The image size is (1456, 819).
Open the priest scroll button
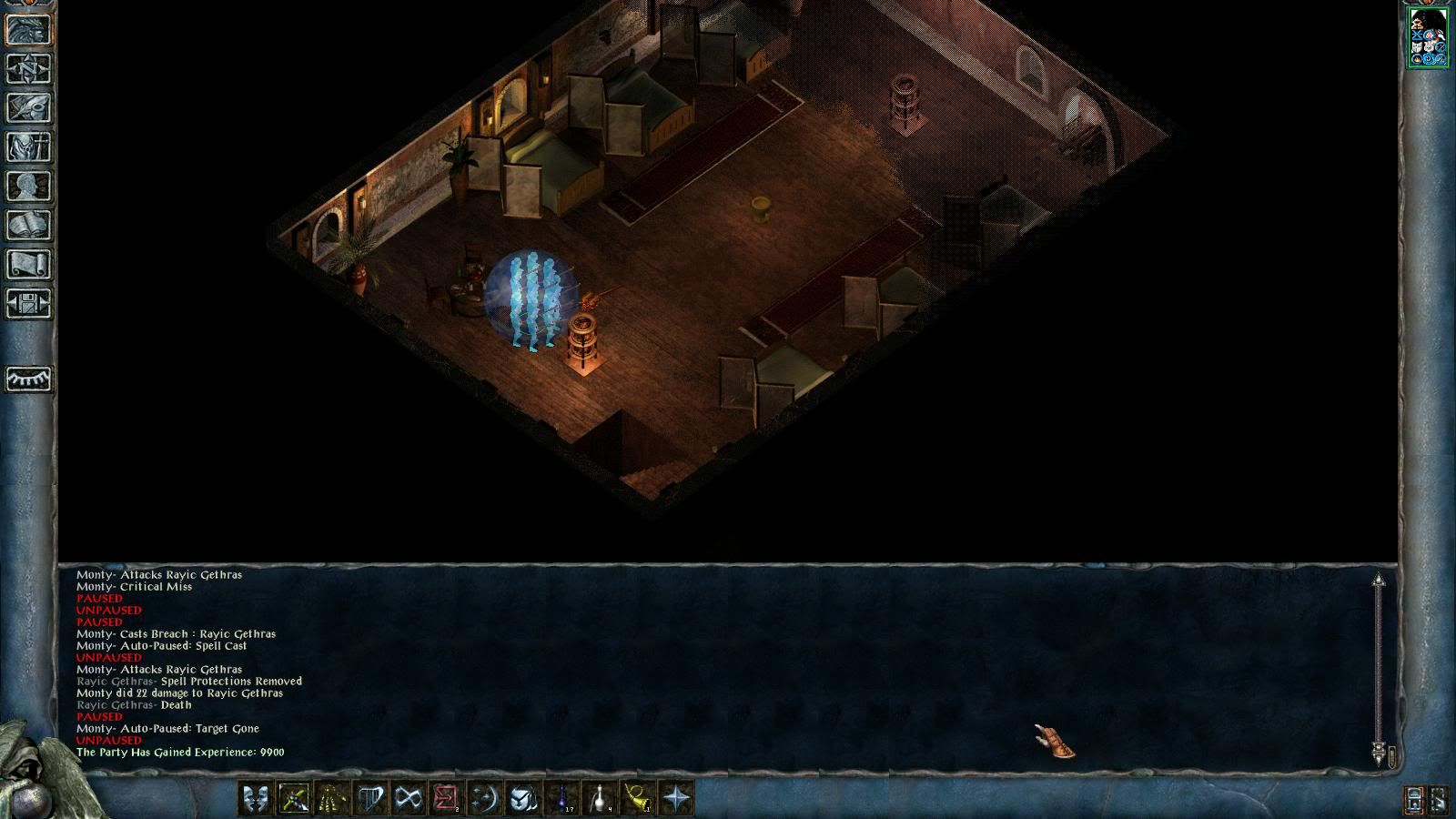[x=29, y=265]
